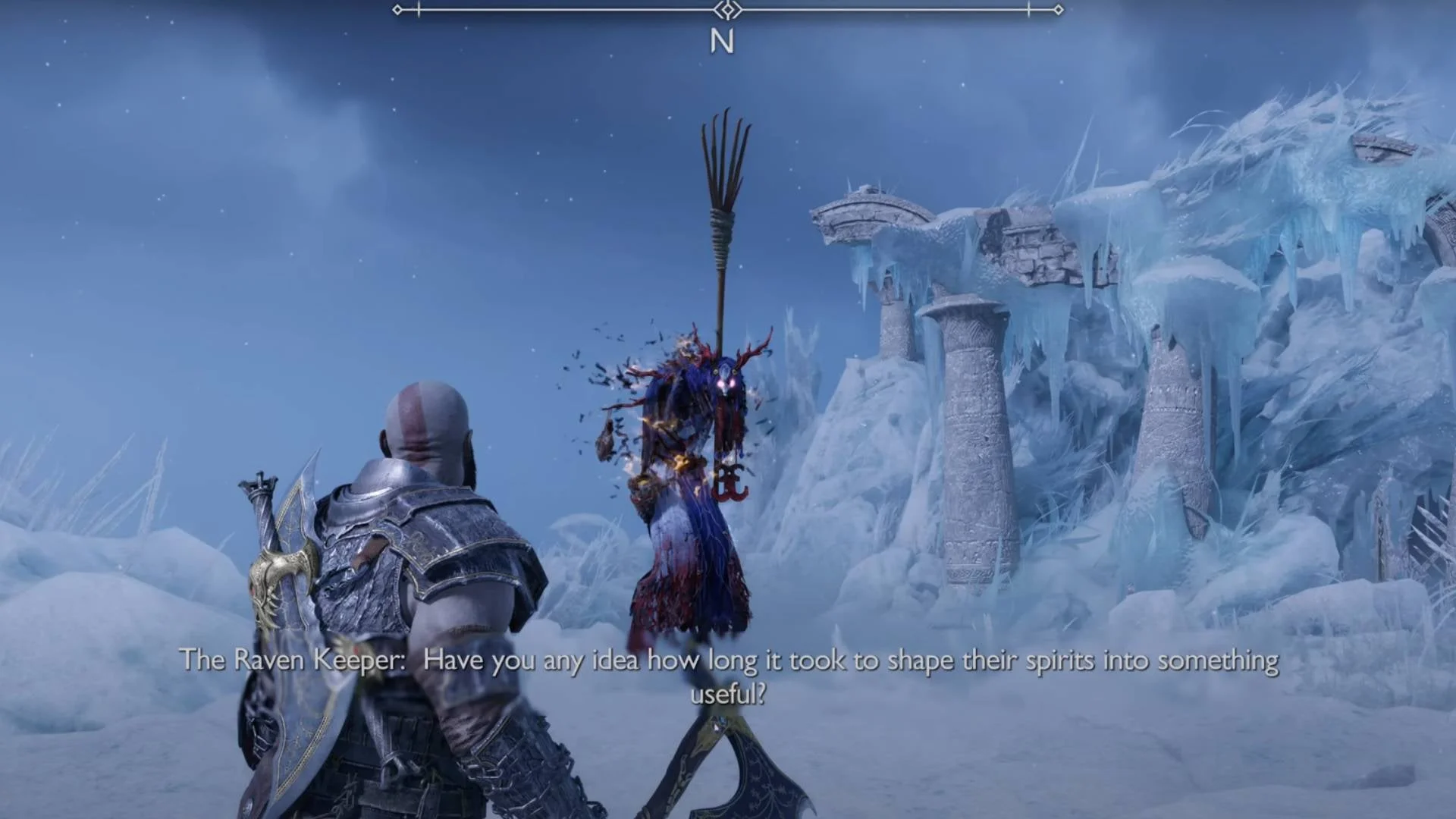Select the diamond waypoint marker on the compass
This screenshot has height=819, width=1456.
[727, 11]
